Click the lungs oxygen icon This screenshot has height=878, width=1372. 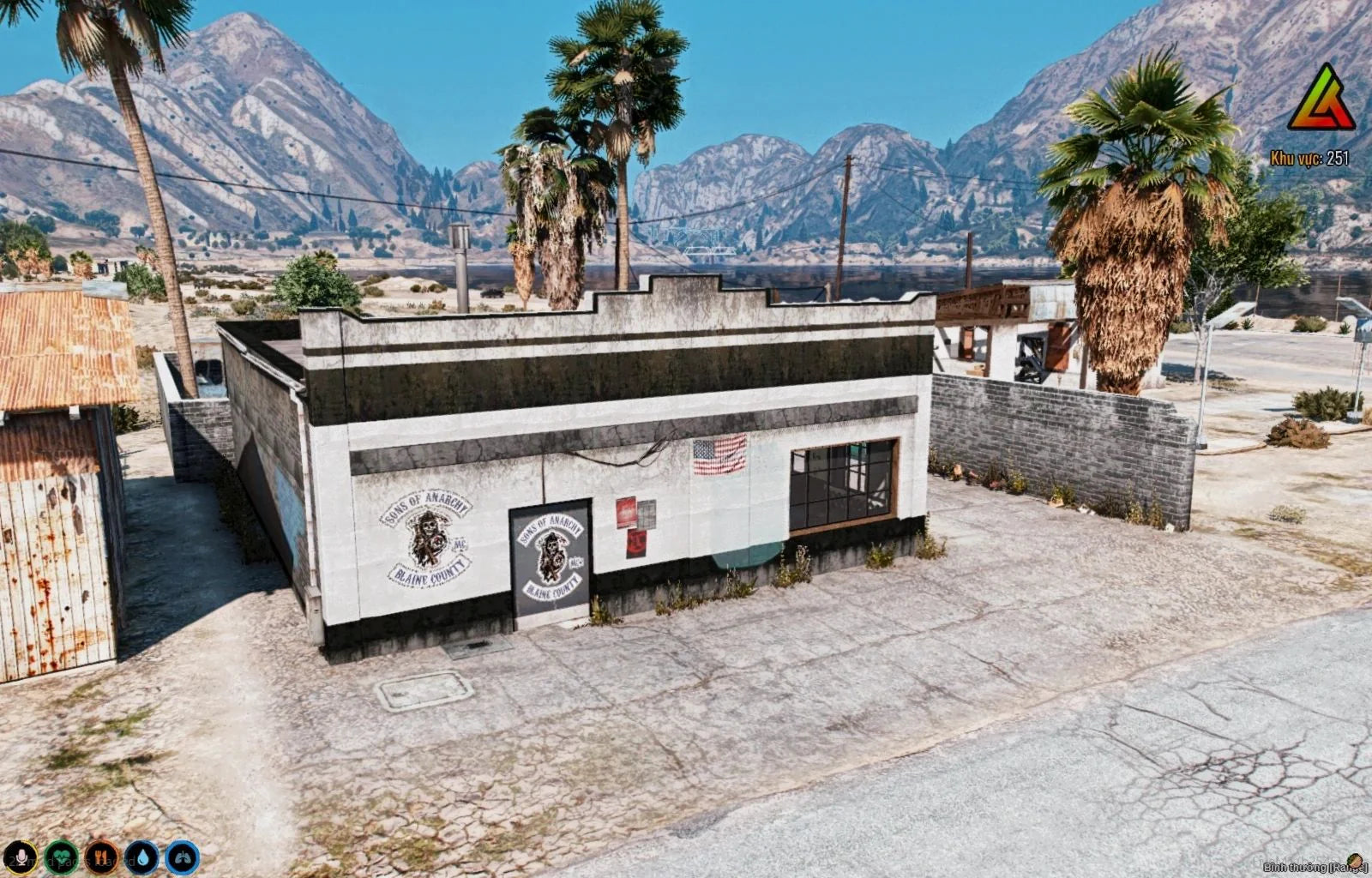[x=182, y=857]
